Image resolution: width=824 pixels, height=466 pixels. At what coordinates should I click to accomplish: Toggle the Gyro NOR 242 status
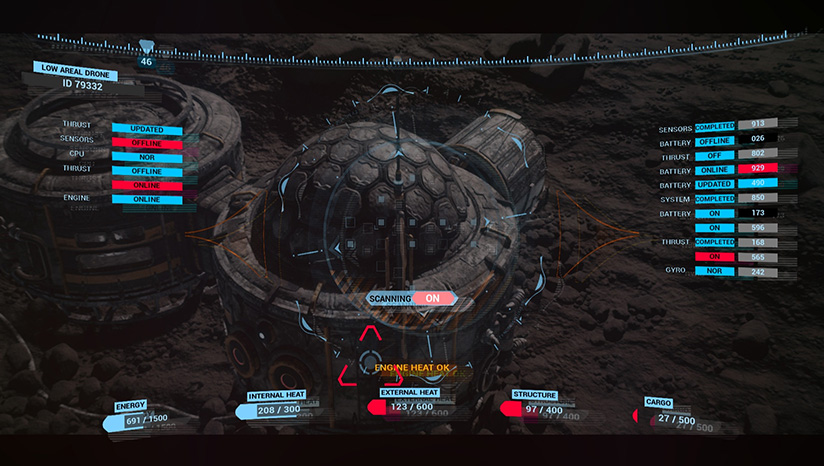tap(715, 270)
